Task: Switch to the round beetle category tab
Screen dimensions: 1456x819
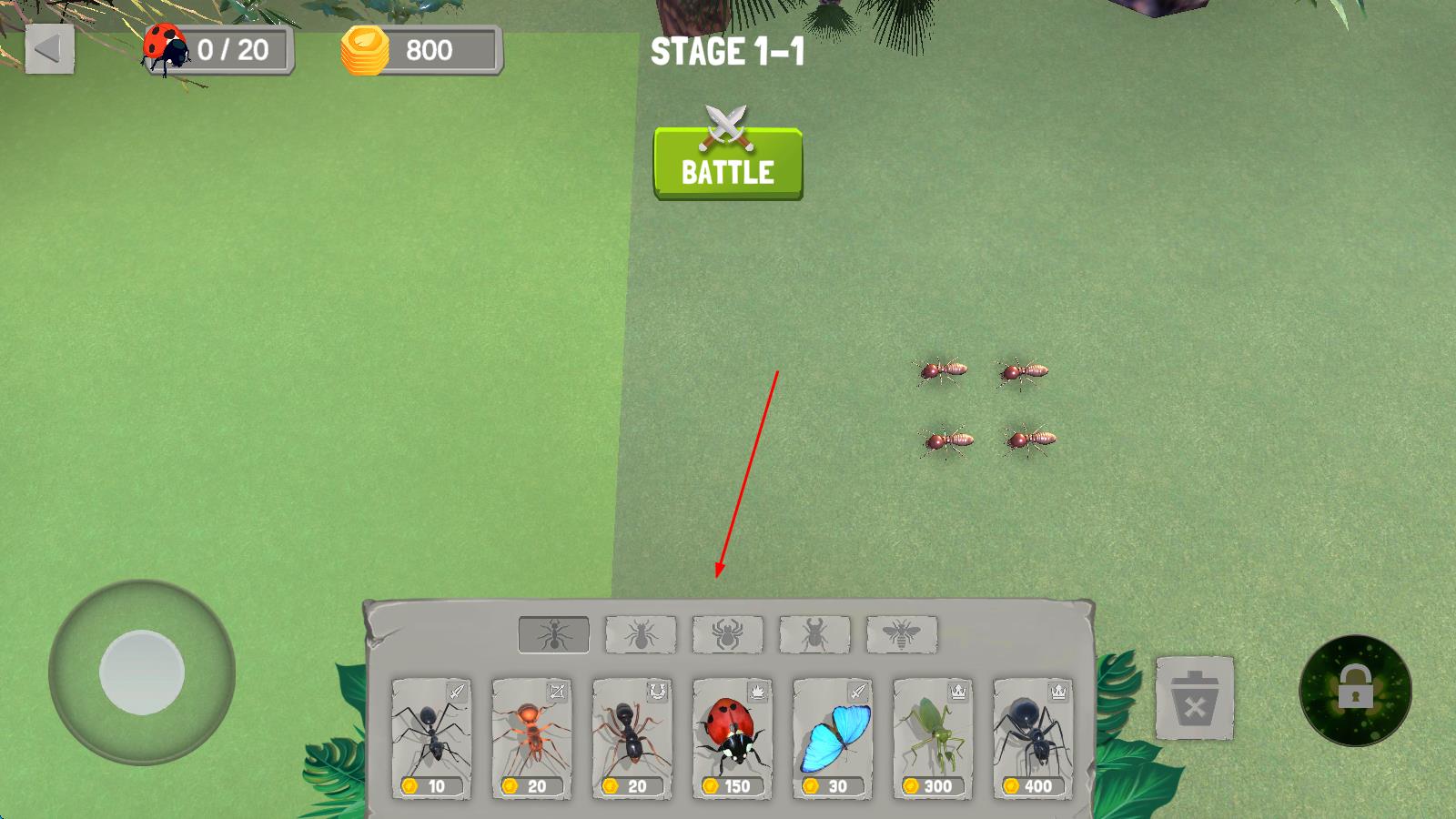Action: (641, 634)
